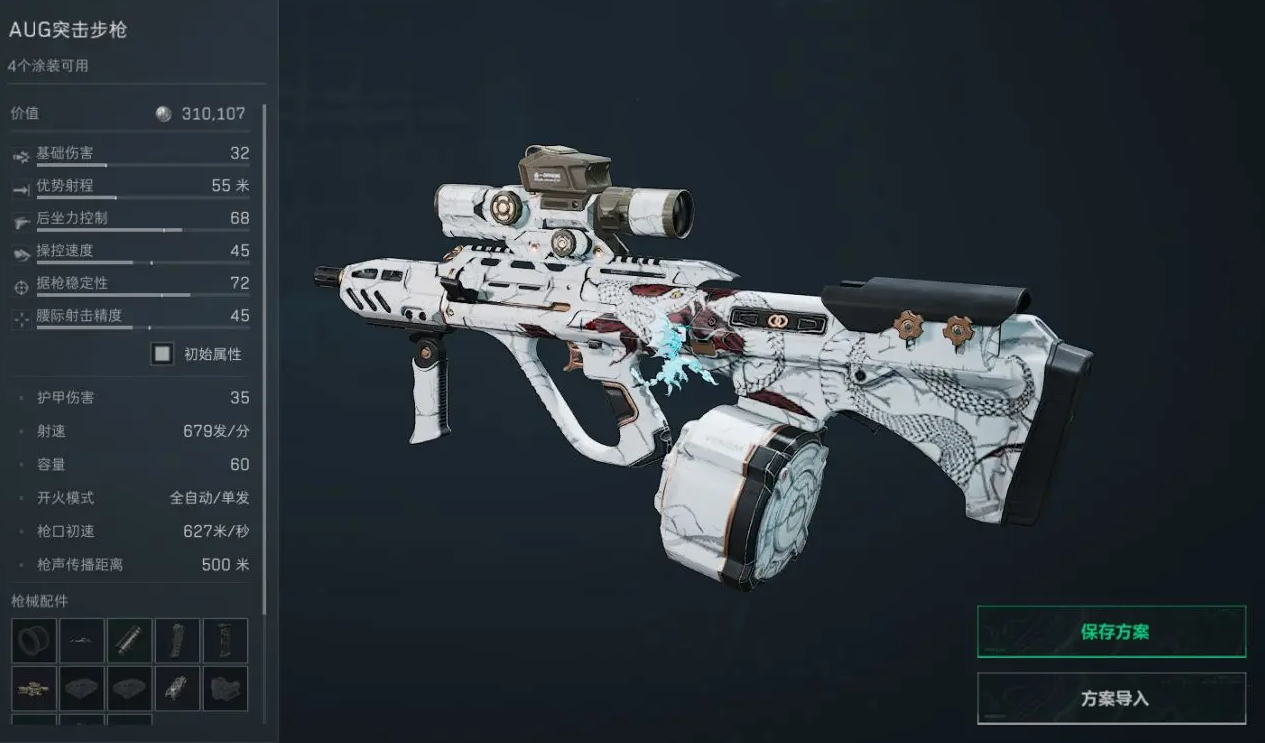Toggle the 初始属性 checkbox

[x=162, y=353]
